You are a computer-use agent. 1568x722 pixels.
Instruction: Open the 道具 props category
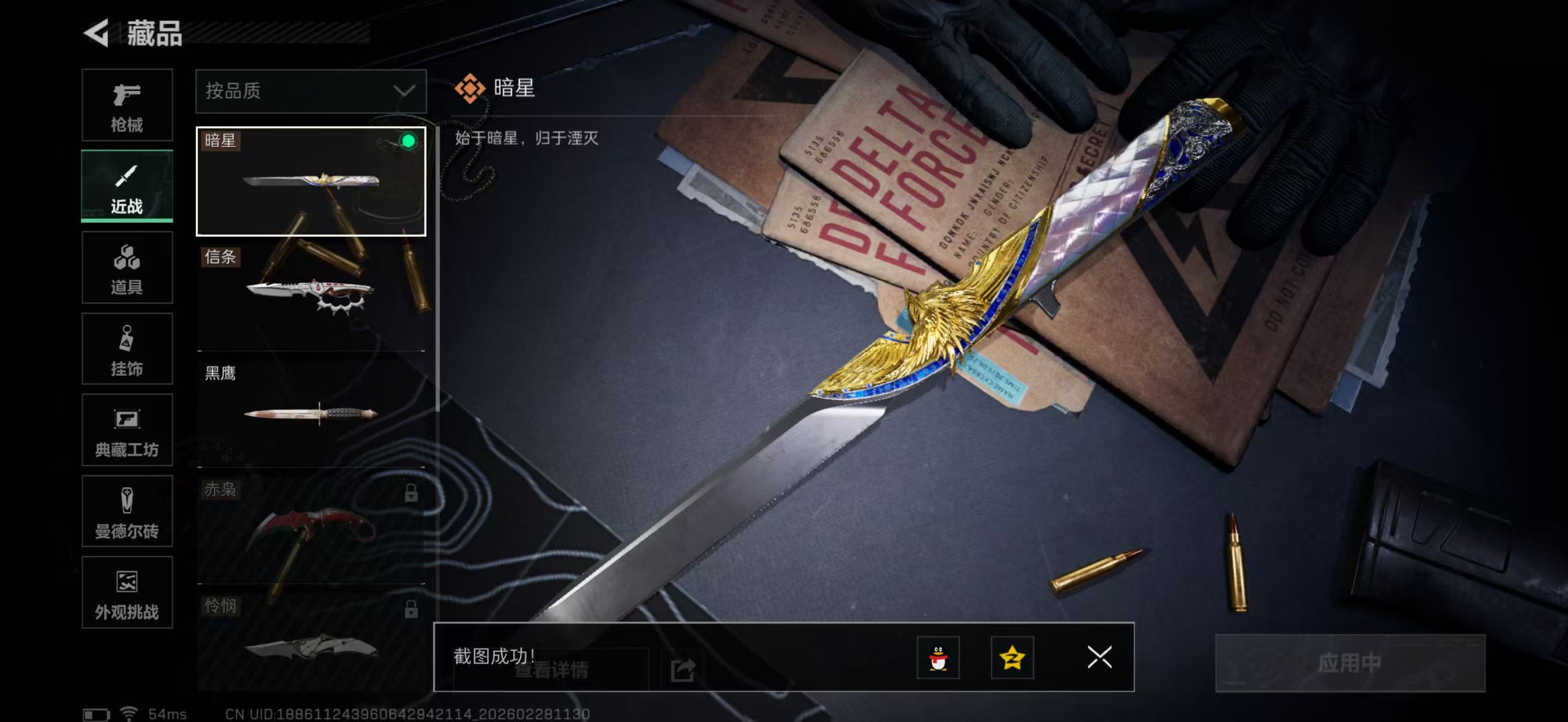pyautogui.click(x=127, y=268)
